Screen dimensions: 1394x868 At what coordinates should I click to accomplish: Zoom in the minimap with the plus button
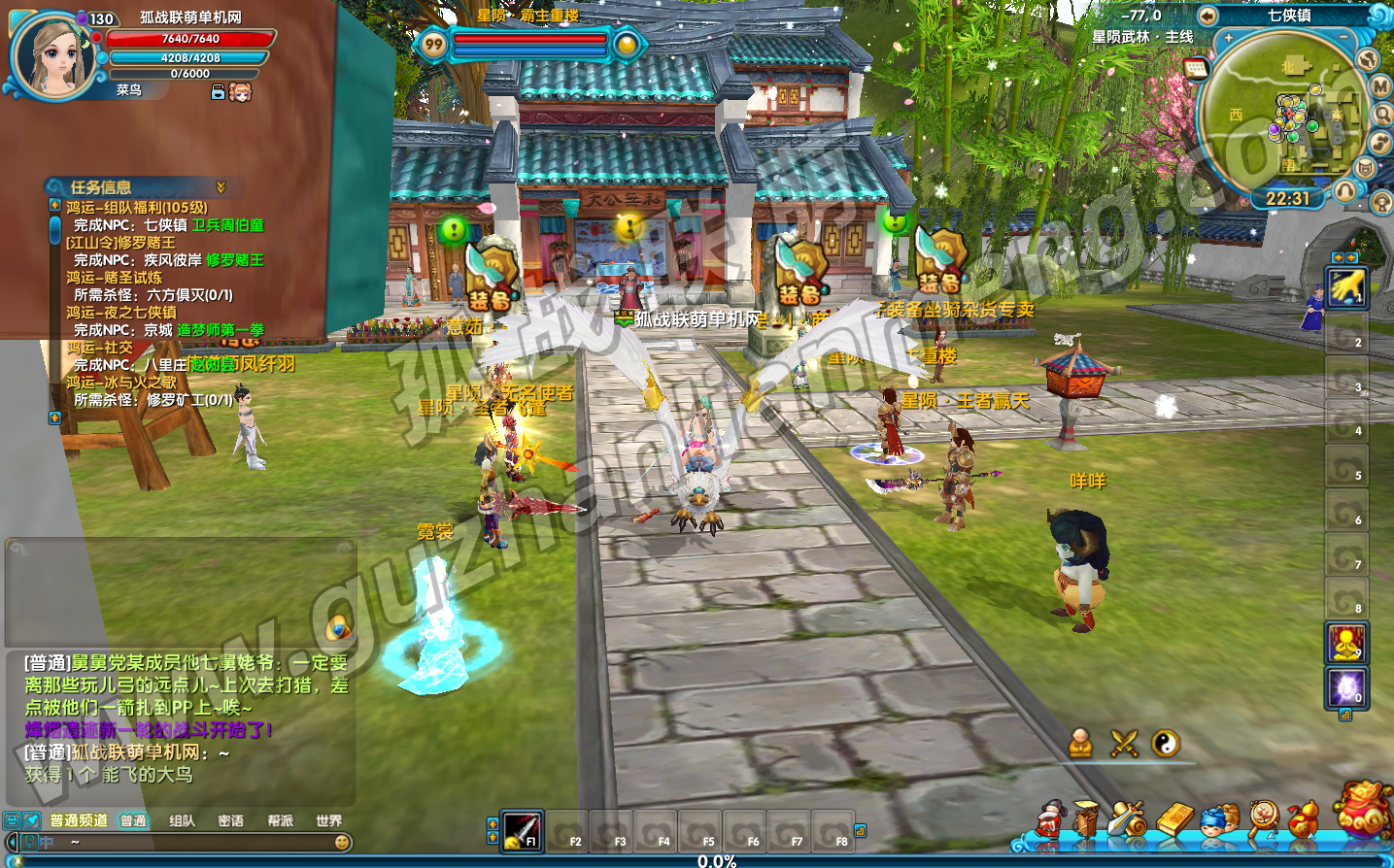point(1229,38)
